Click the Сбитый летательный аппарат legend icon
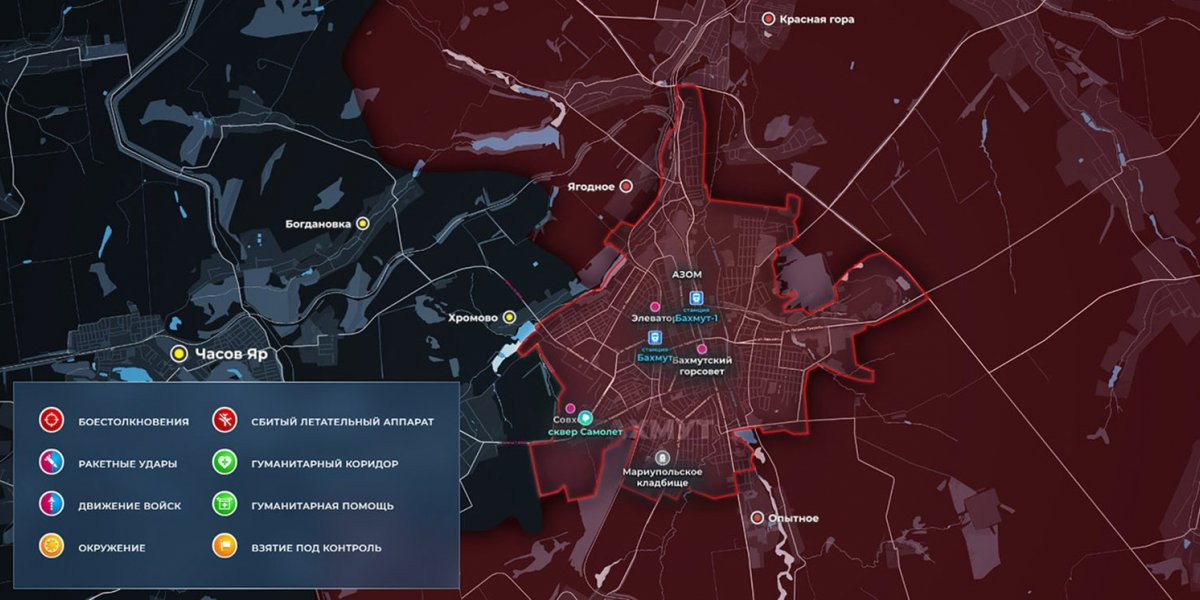The height and width of the screenshot is (600, 1200). click(x=225, y=421)
